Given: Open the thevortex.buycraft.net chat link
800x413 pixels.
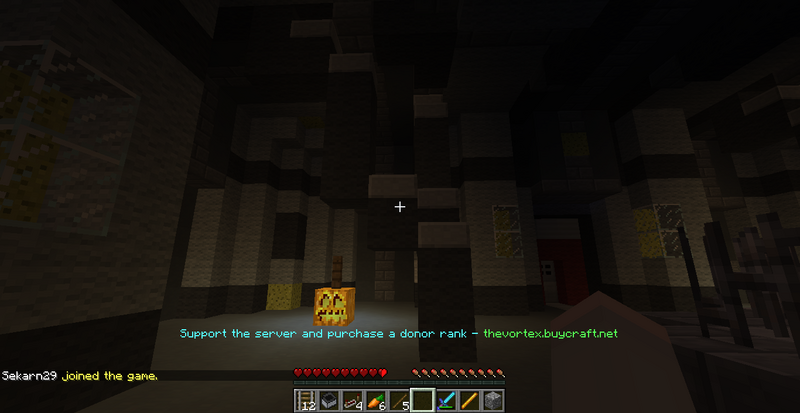Looking at the screenshot, I should 550,332.
